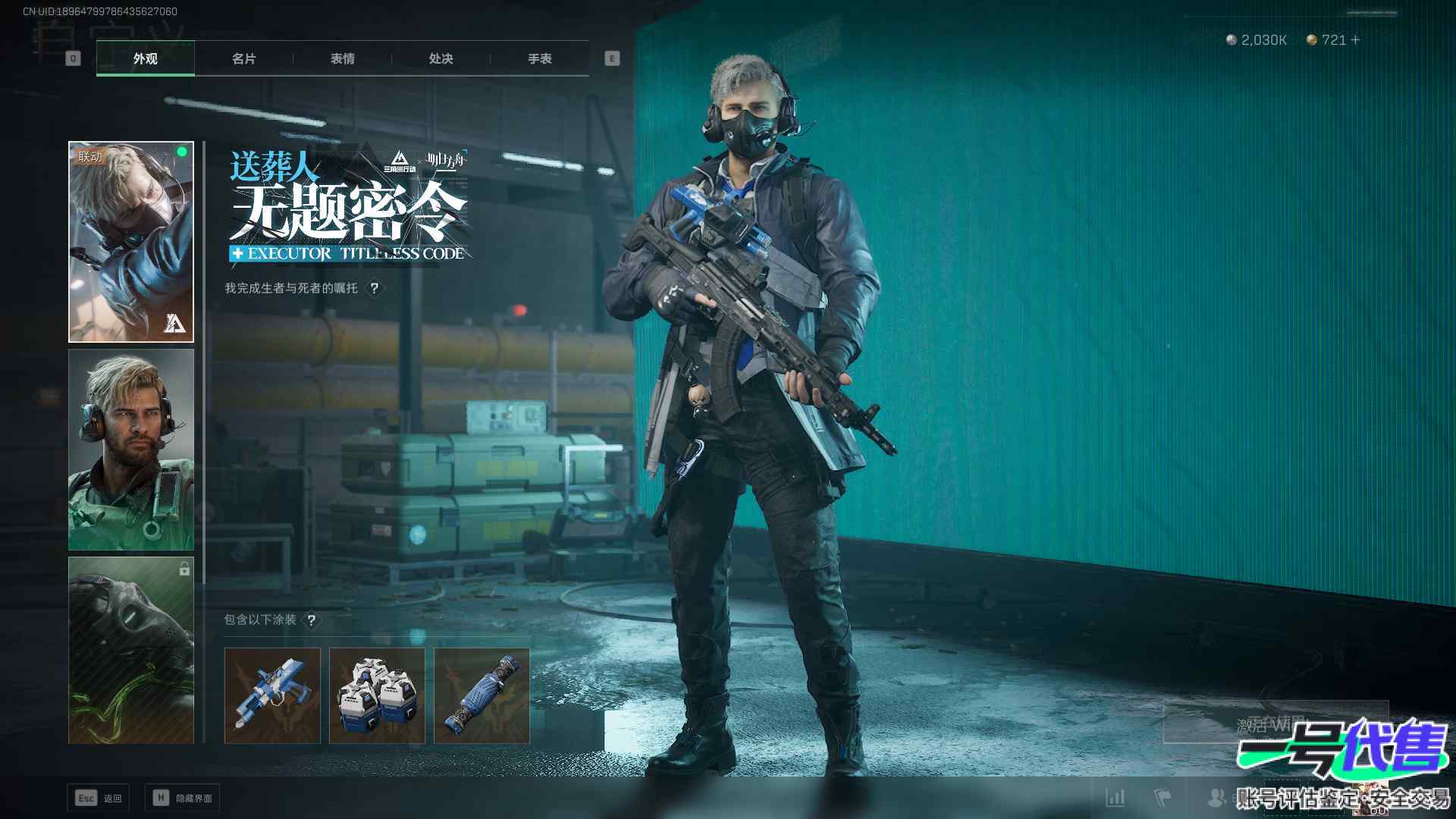Add more gold currency with plus button

pyautogui.click(x=1356, y=39)
